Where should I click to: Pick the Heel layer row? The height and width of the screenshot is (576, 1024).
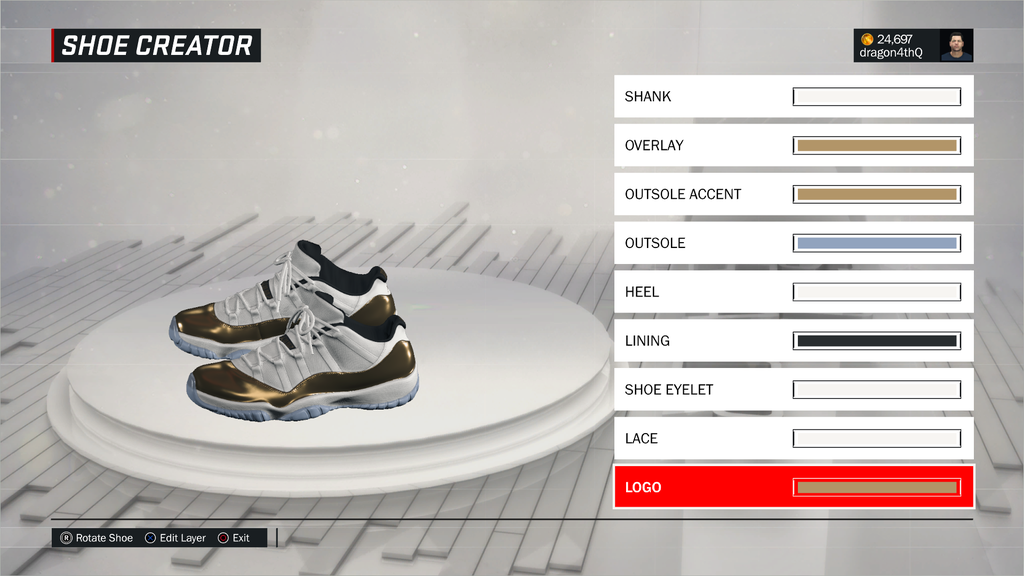point(793,292)
